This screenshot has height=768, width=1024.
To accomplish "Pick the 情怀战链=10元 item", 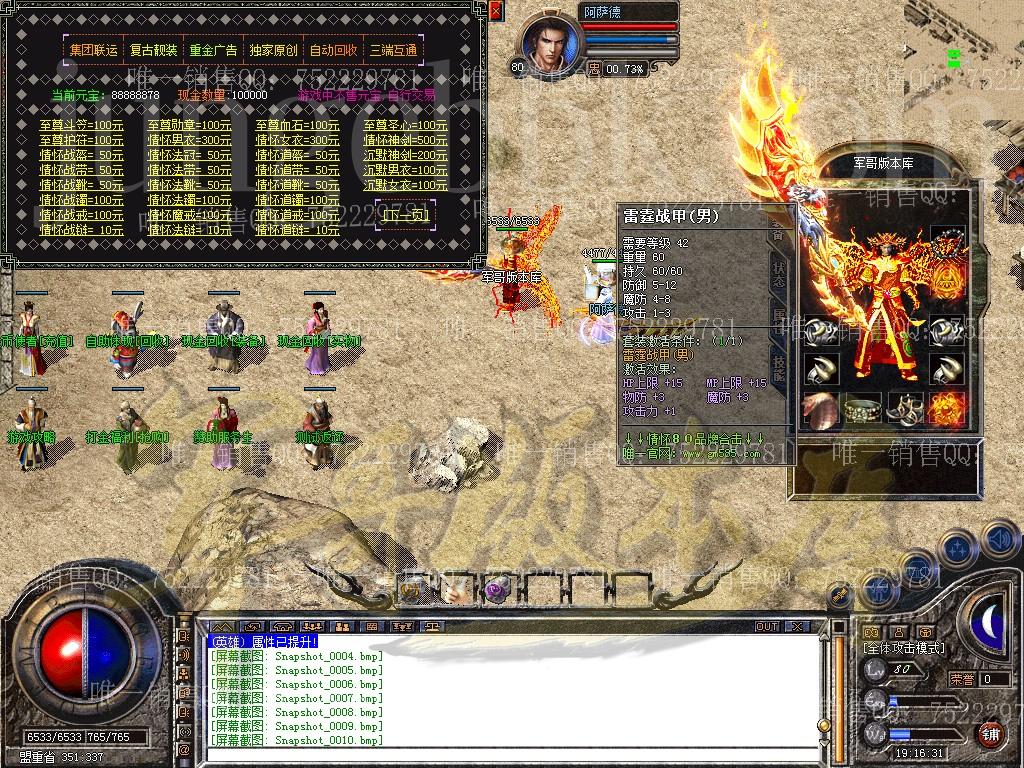I will coord(81,230).
